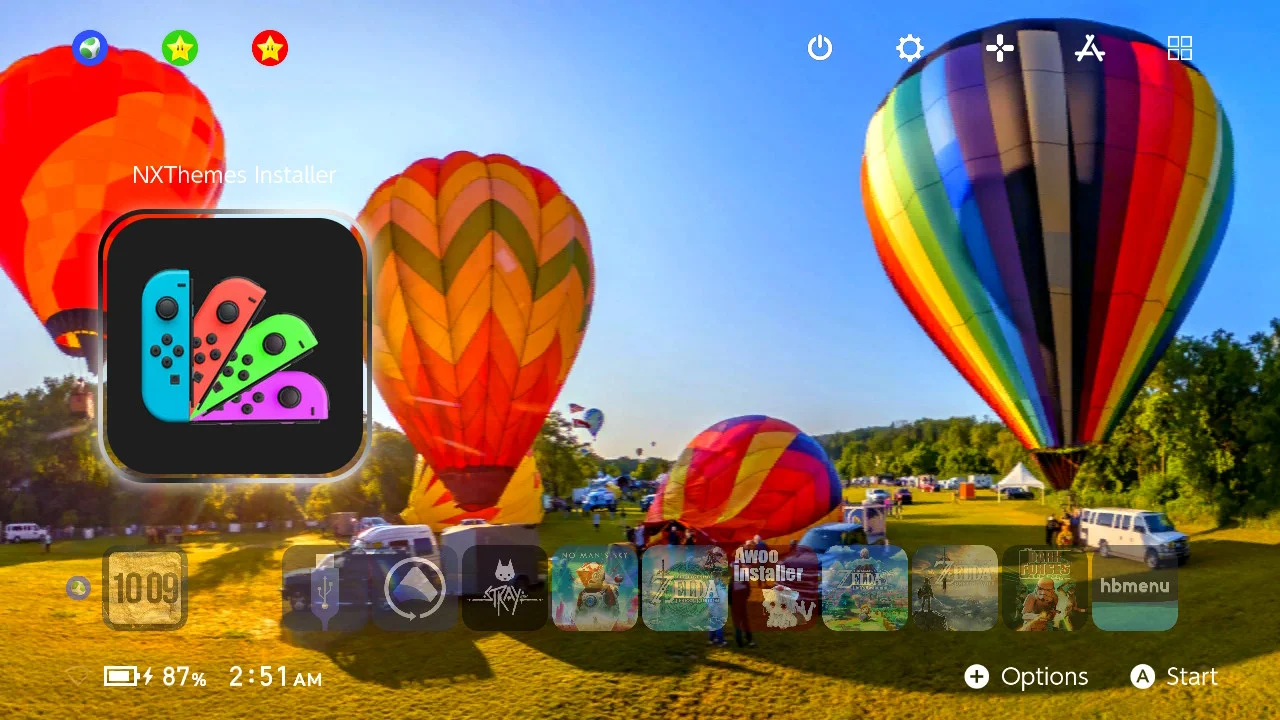
Task: Select the Sleep Mode power icon
Action: 820,48
